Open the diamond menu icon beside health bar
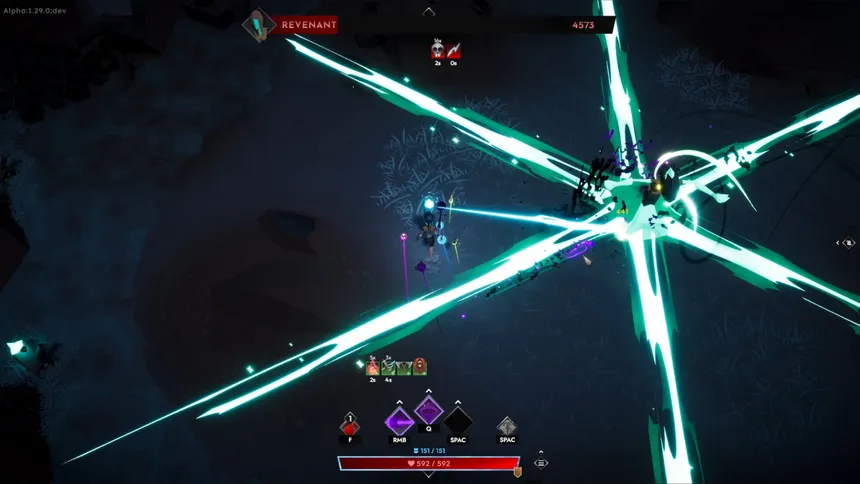Screen dimensions: 860x484 point(541,463)
